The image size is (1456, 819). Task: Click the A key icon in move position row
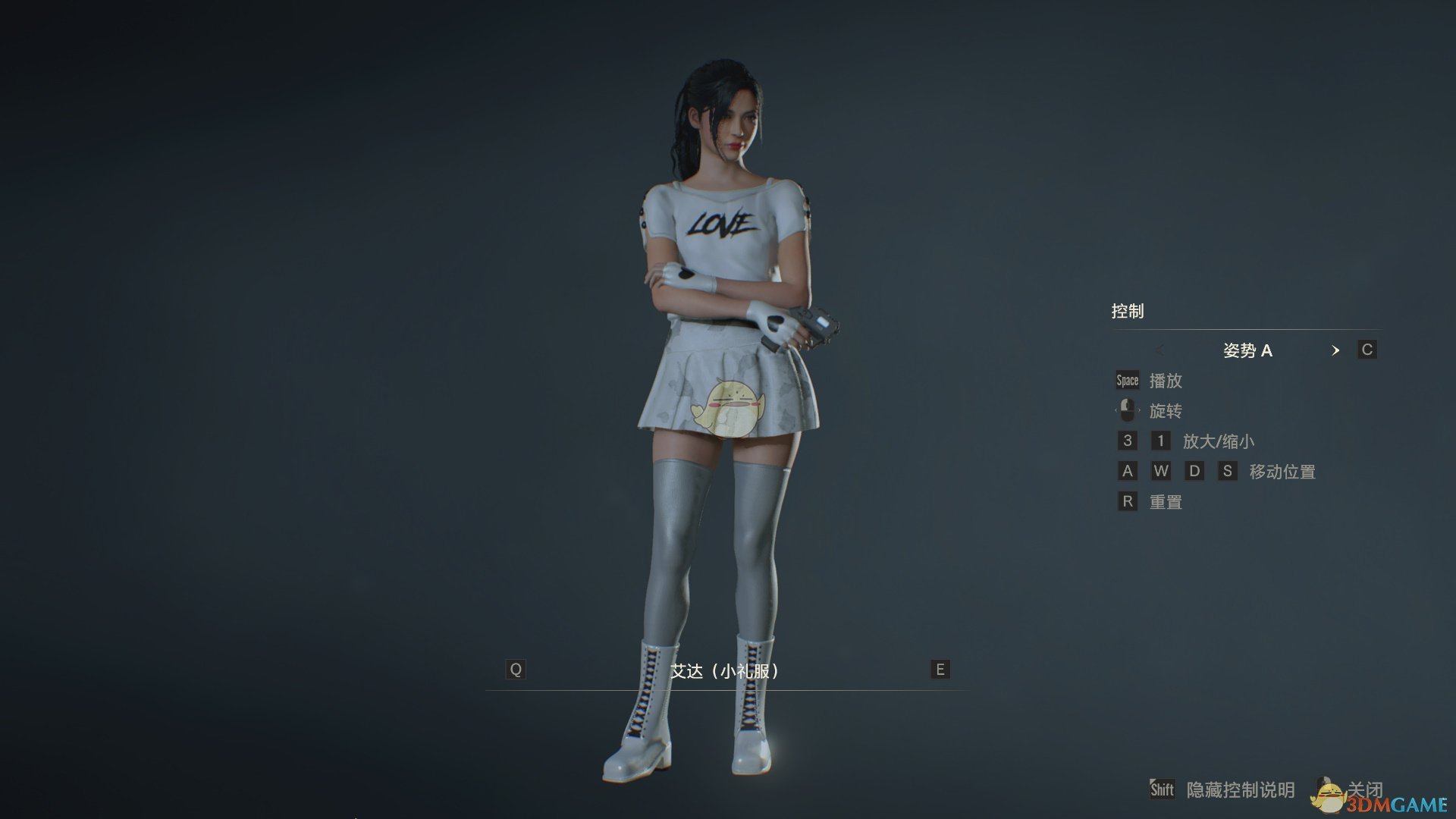[x=1127, y=471]
